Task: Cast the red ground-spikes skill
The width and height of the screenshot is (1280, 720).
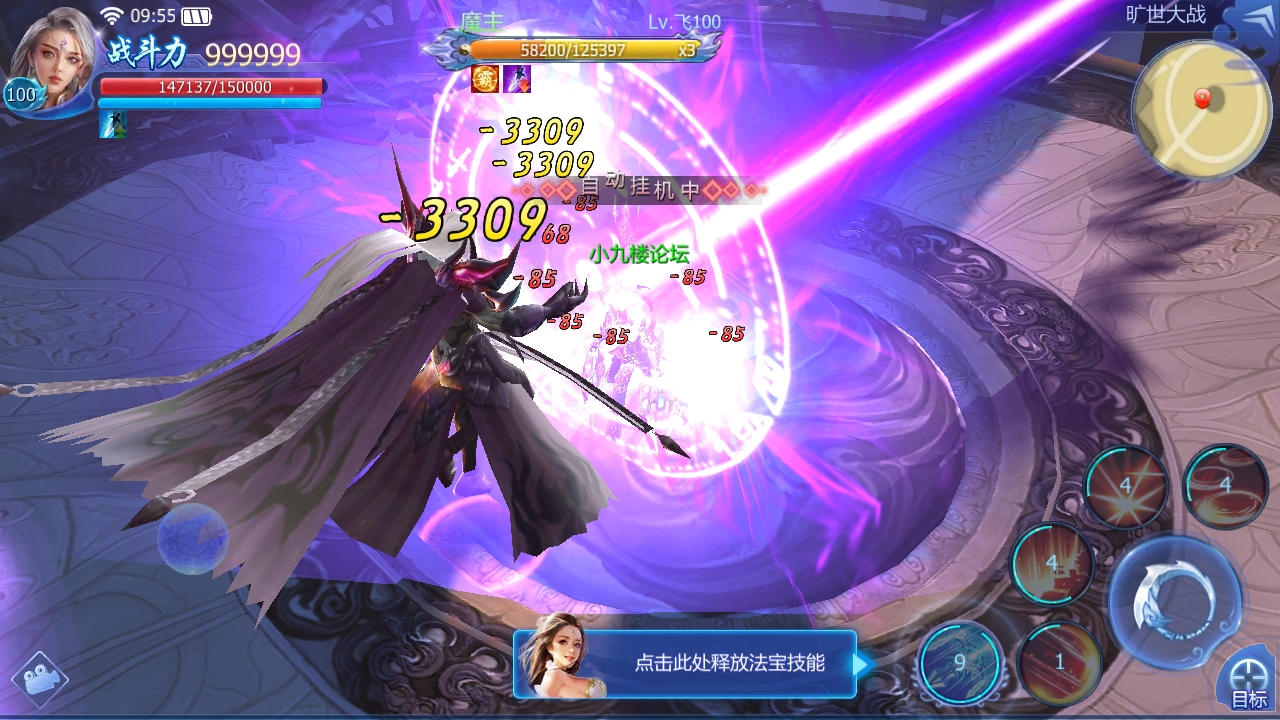Action: click(x=1052, y=563)
